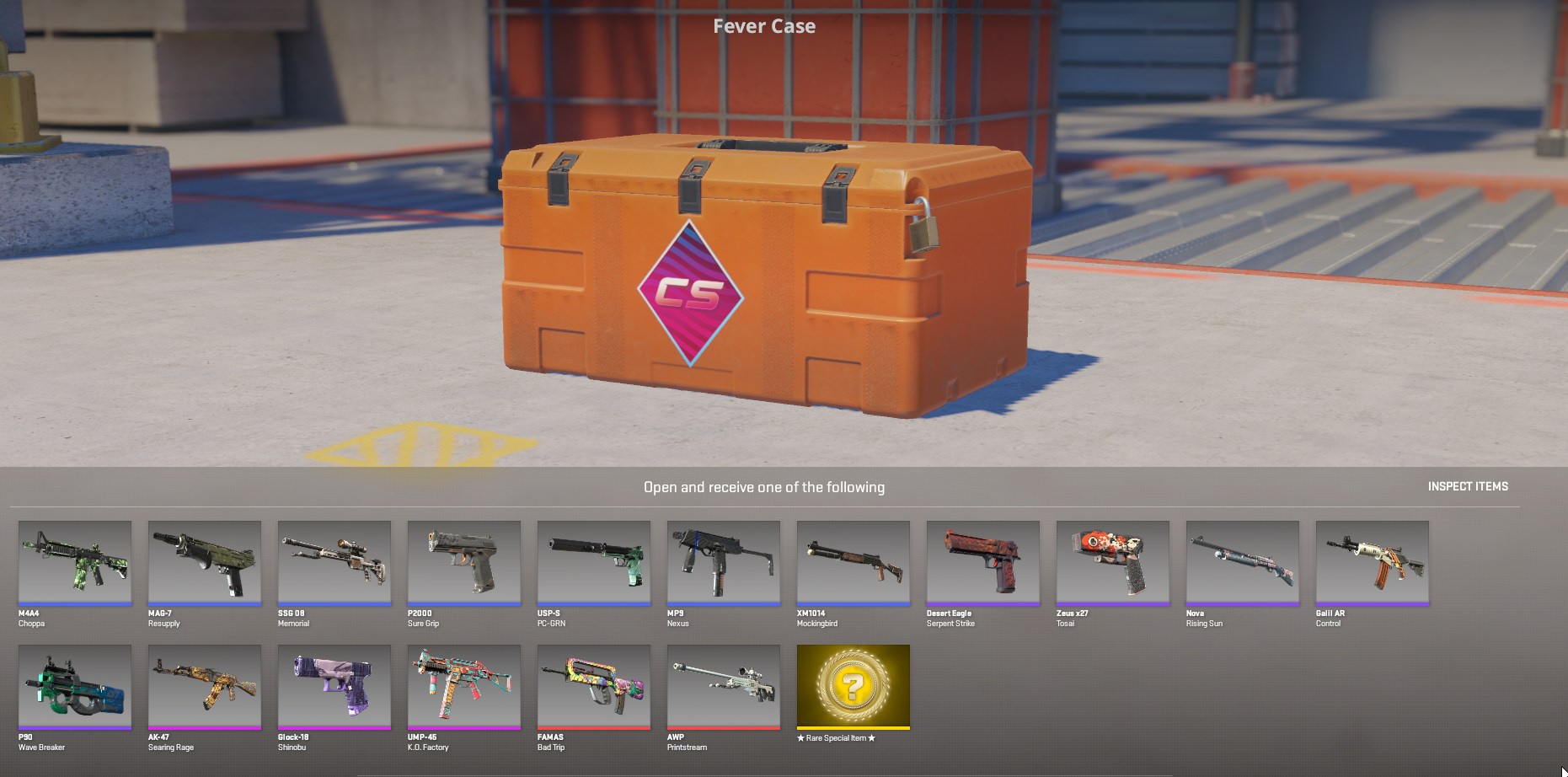Select the Desert Eagle Serpent Strike
This screenshot has width=1568, height=777.
coord(983,562)
